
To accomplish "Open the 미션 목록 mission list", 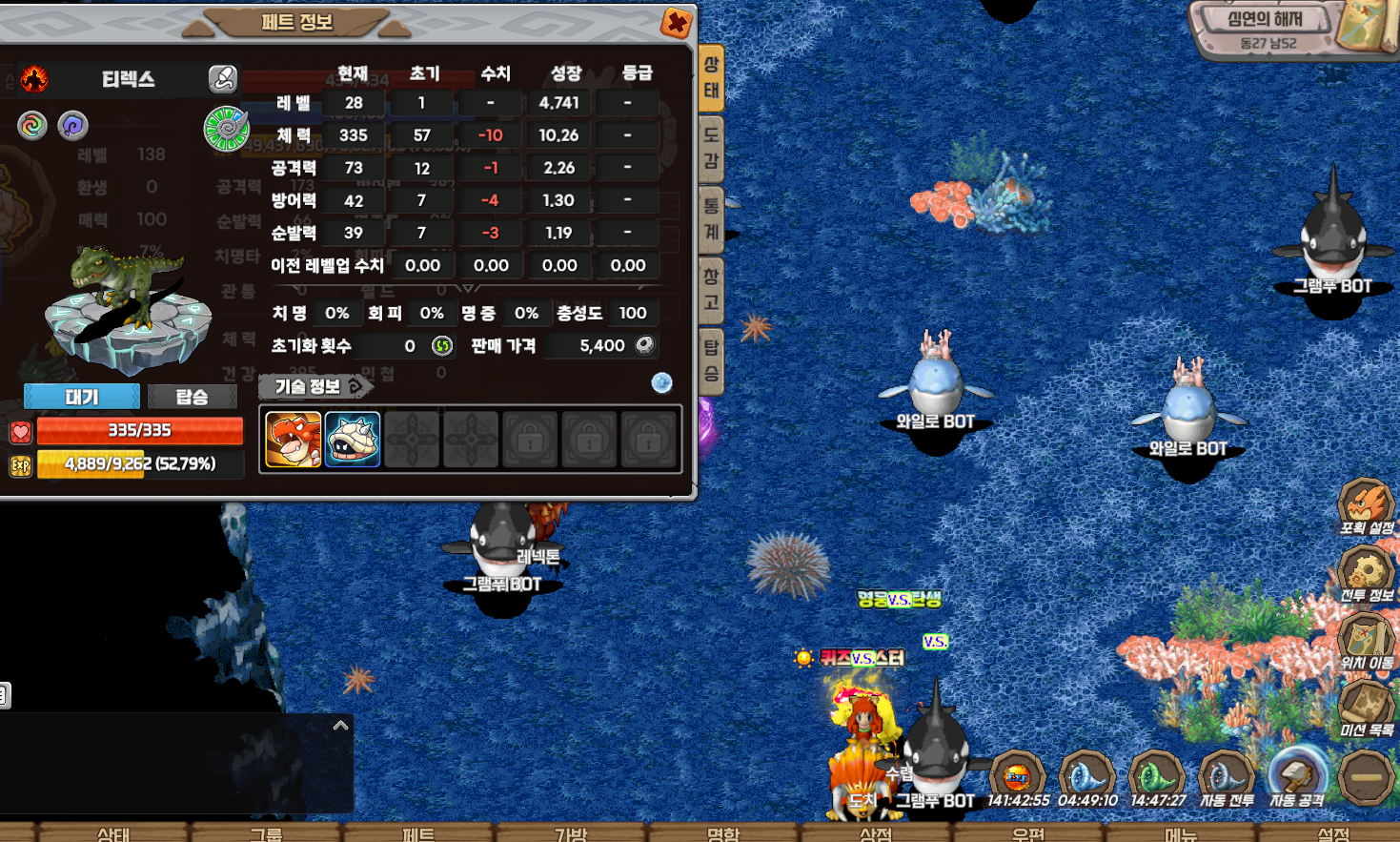I will coord(1367,709).
